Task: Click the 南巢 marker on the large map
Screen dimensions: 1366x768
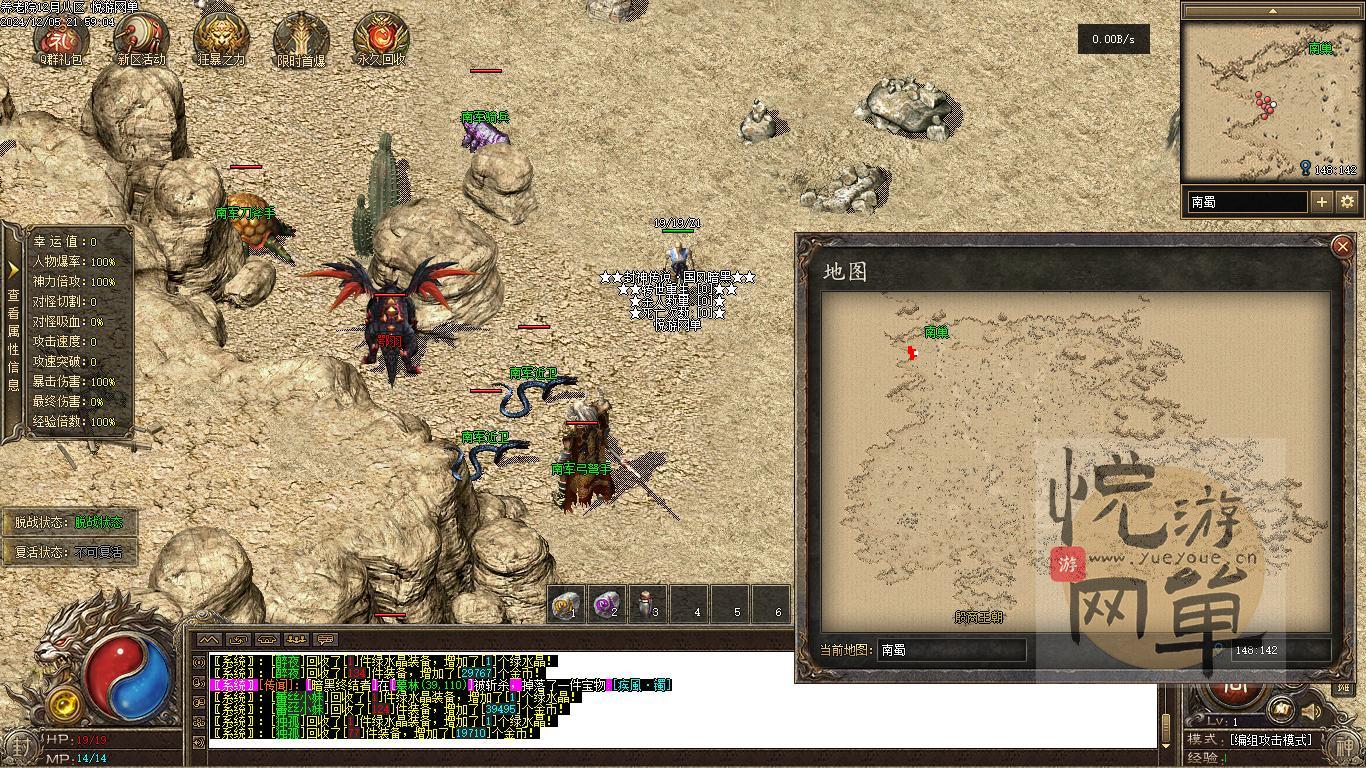Action: 936,332
